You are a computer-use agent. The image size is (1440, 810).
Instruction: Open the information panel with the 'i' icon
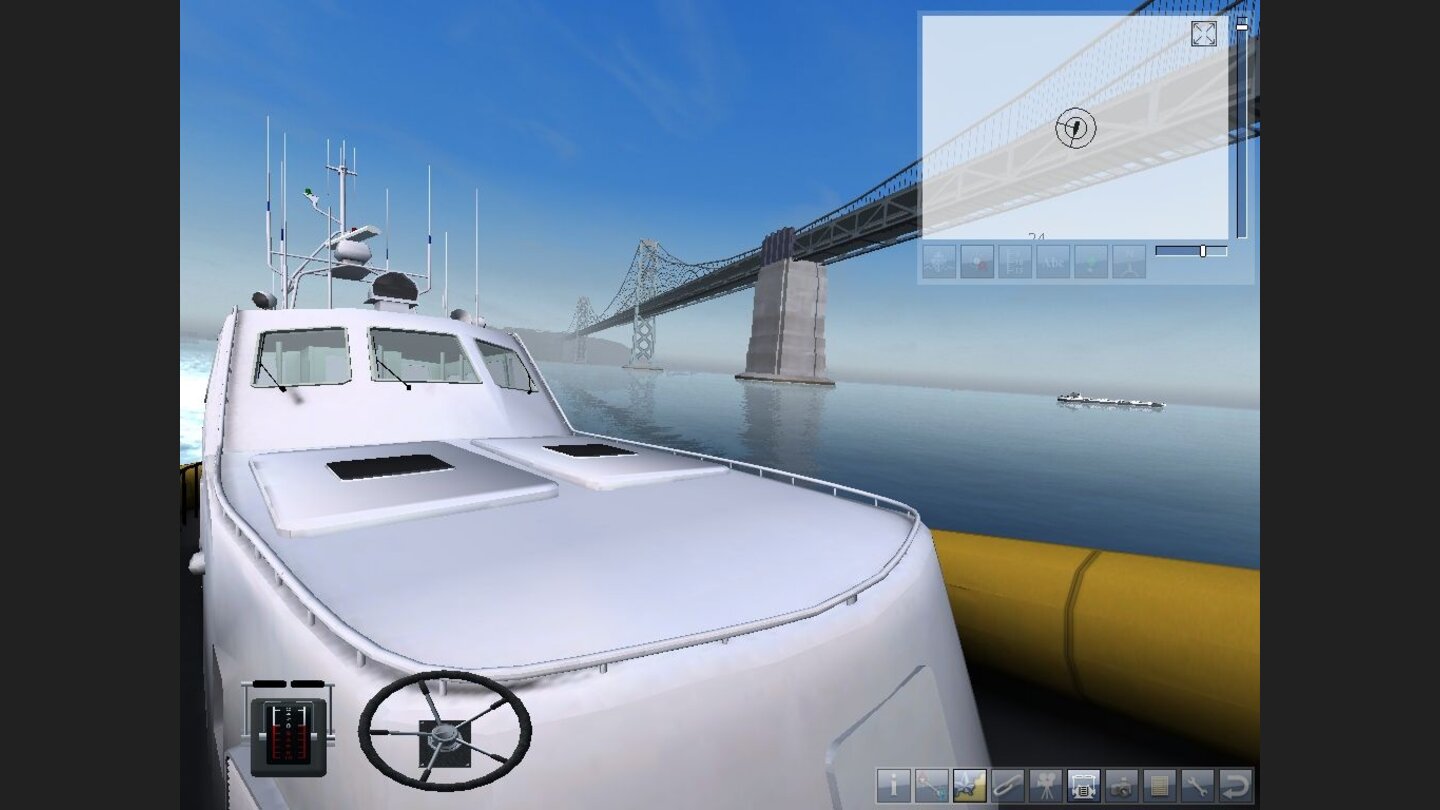(892, 788)
